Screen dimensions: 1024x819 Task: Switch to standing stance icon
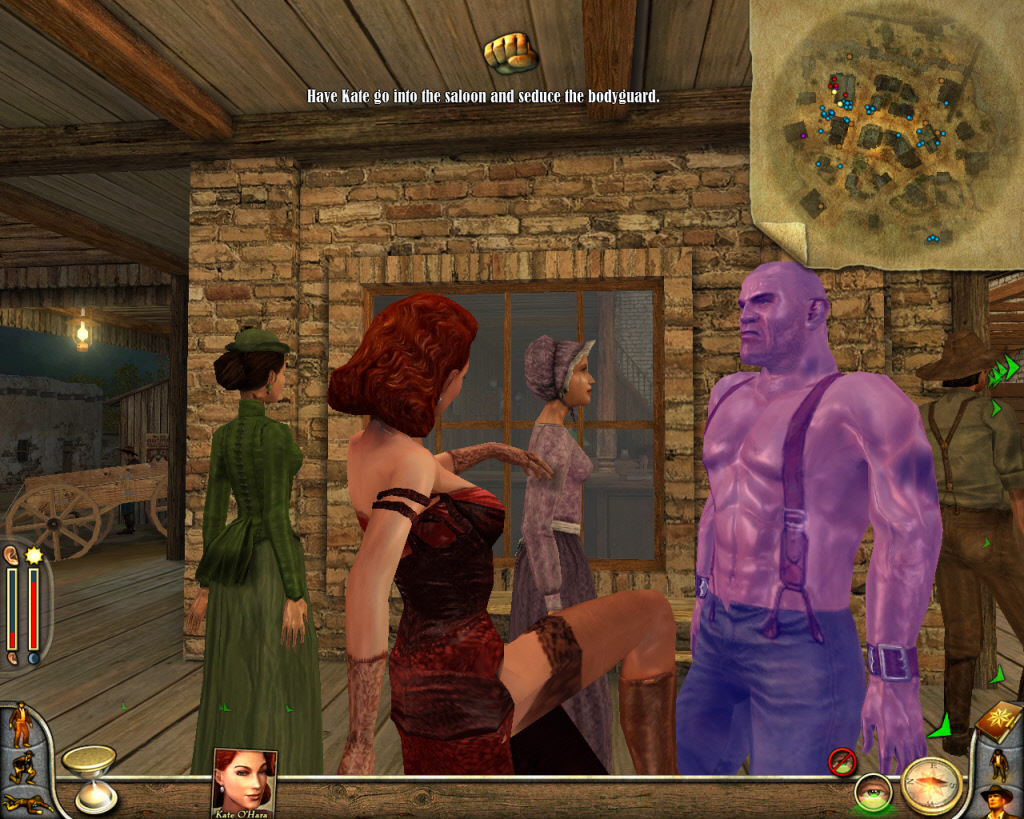[20, 724]
